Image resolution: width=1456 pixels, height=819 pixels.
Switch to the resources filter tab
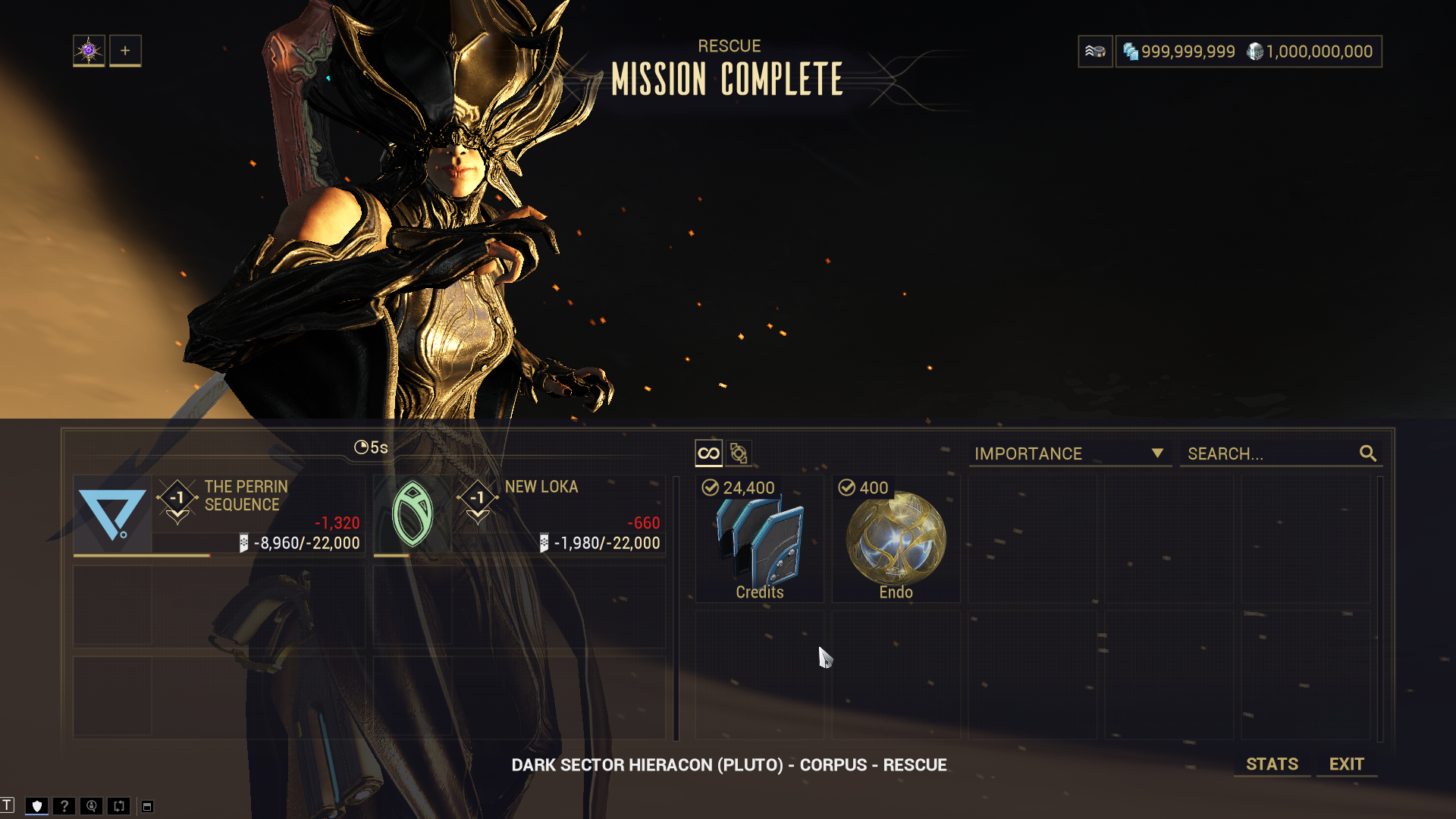(x=739, y=453)
